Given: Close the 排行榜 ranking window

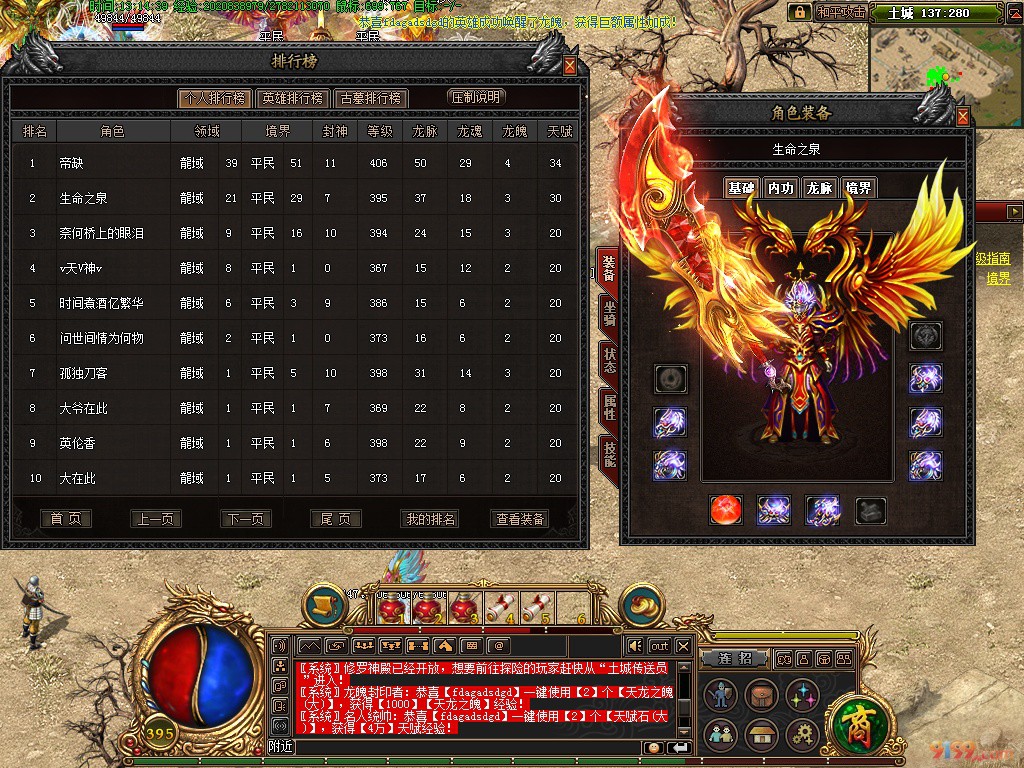Looking at the screenshot, I should coord(570,66).
